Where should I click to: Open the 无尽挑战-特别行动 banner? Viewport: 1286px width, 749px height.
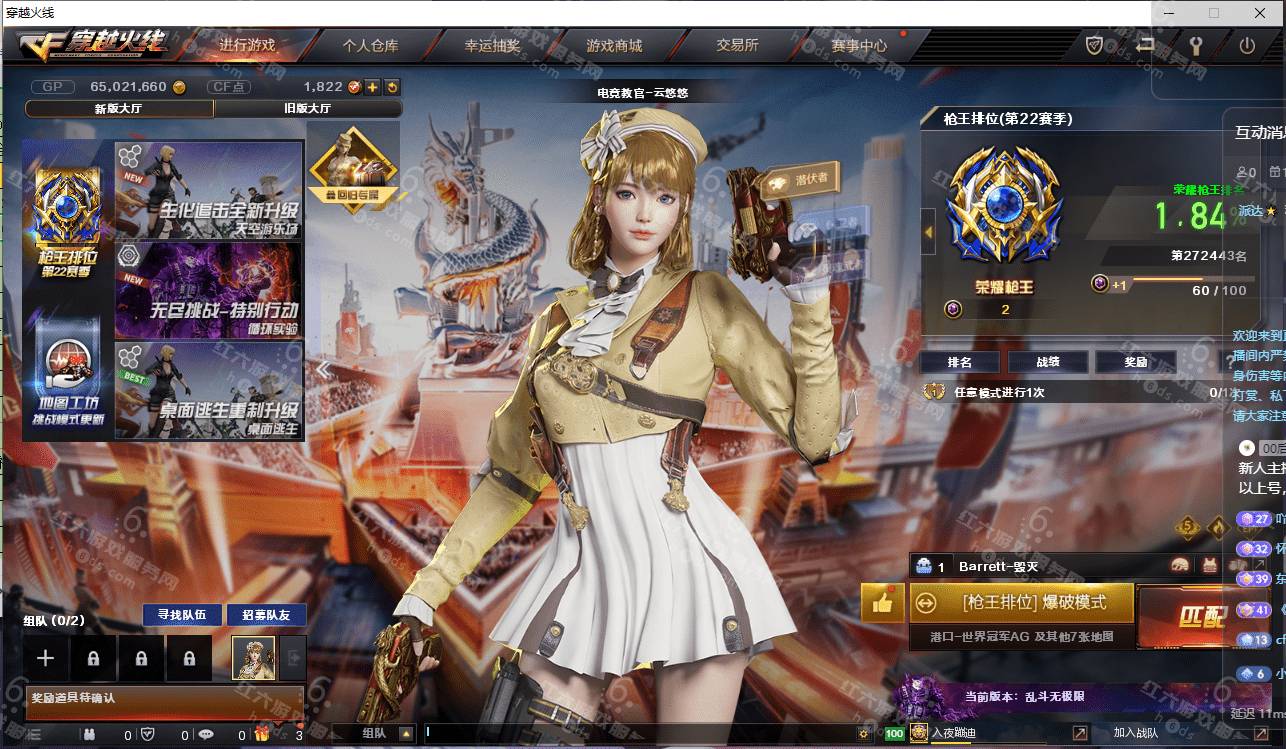click(209, 290)
